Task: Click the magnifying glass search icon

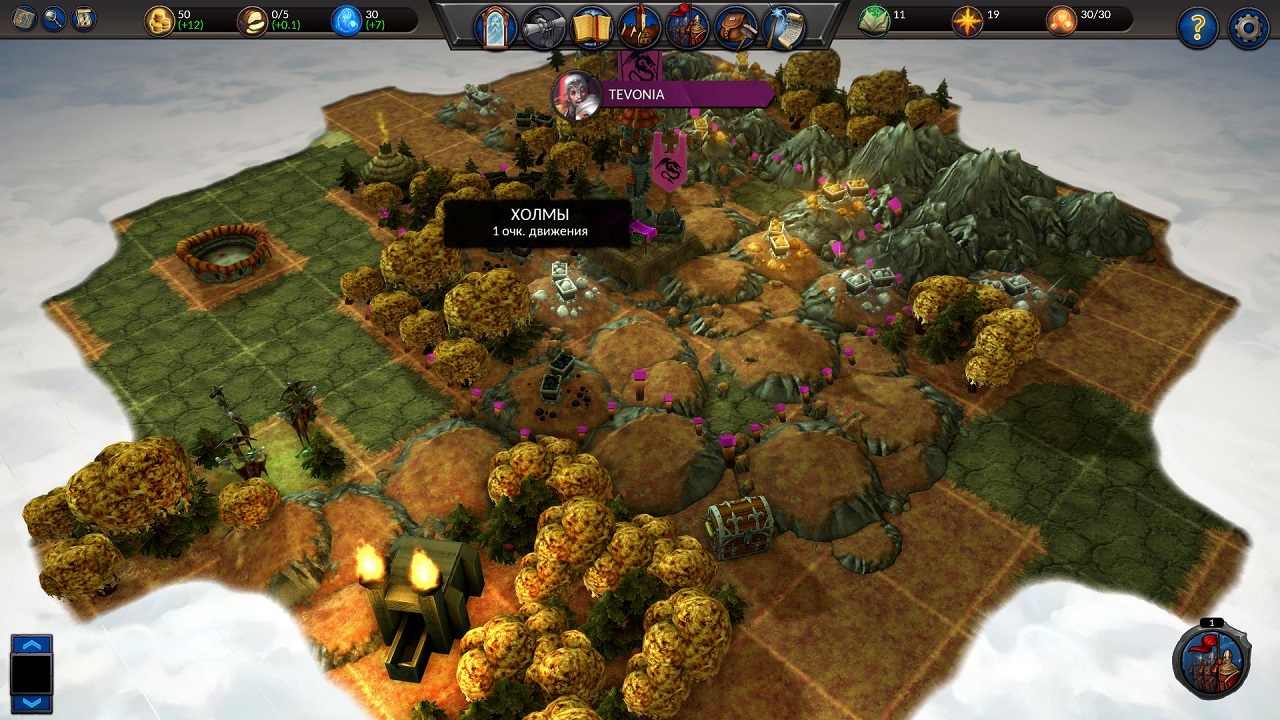Action: click(x=54, y=18)
